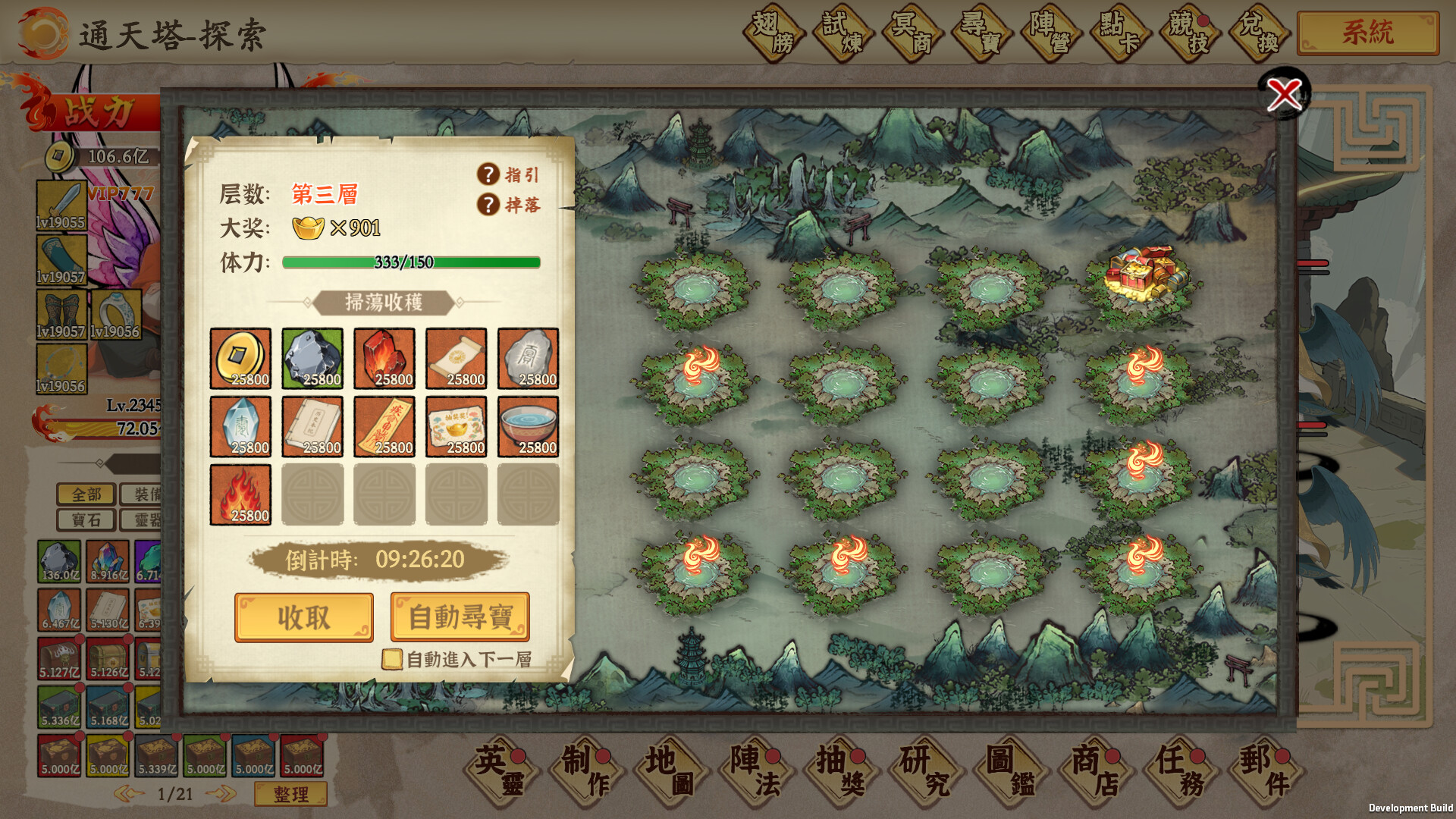Click the 收取 collect button
This screenshot has width=1456, height=819.
(x=303, y=617)
